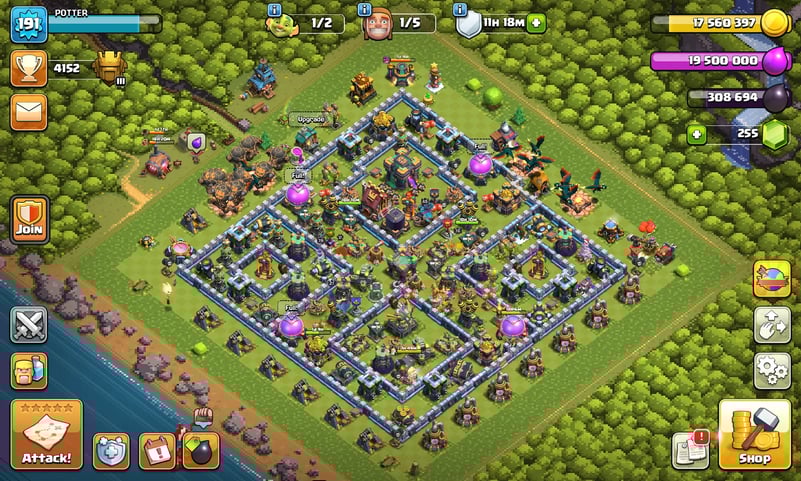The image size is (801, 481).
Task: Open the trophy league icon
Action: [x=29, y=68]
